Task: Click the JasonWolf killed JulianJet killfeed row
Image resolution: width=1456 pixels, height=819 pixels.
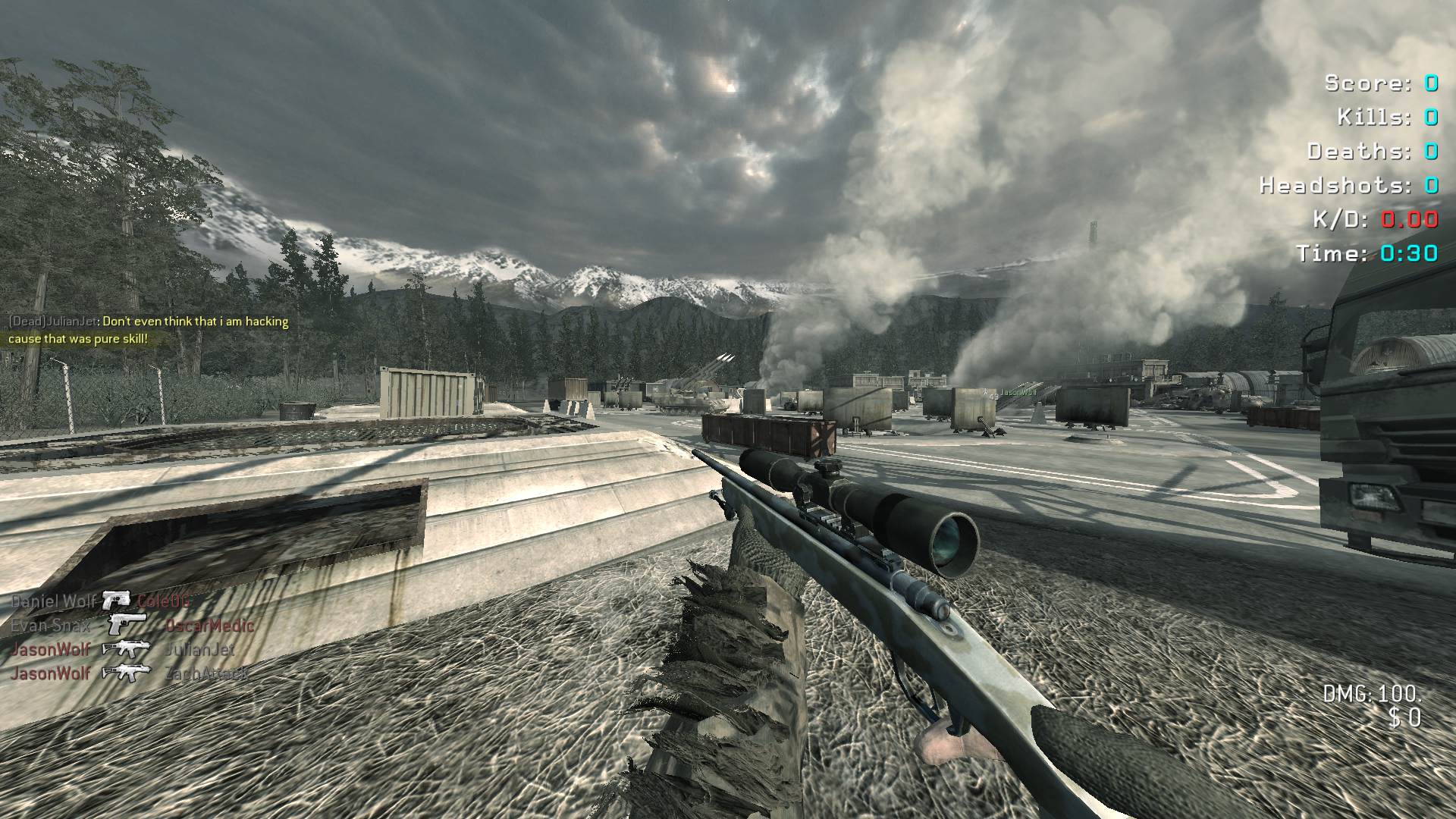Action: pos(123,649)
